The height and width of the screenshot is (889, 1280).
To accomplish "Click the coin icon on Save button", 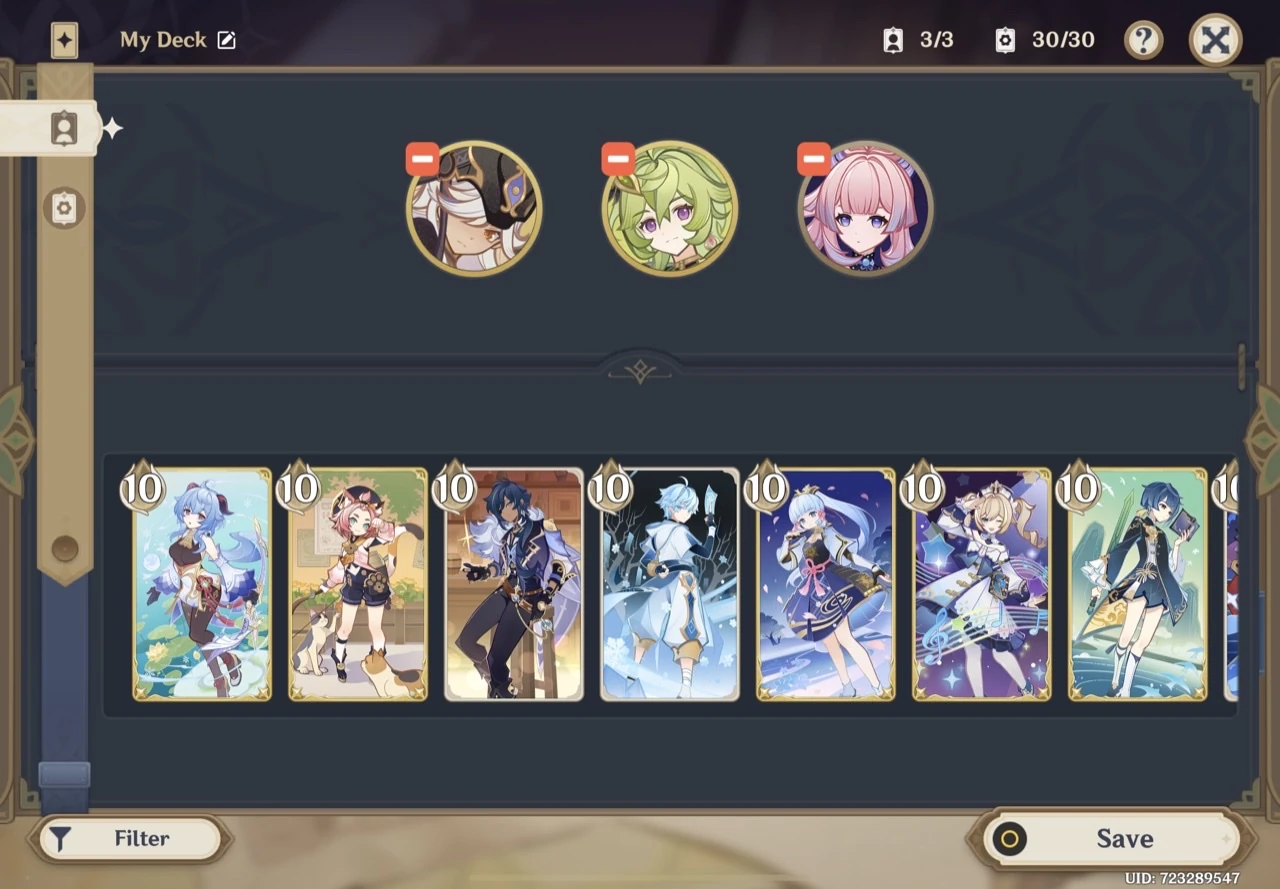I will tap(1009, 839).
